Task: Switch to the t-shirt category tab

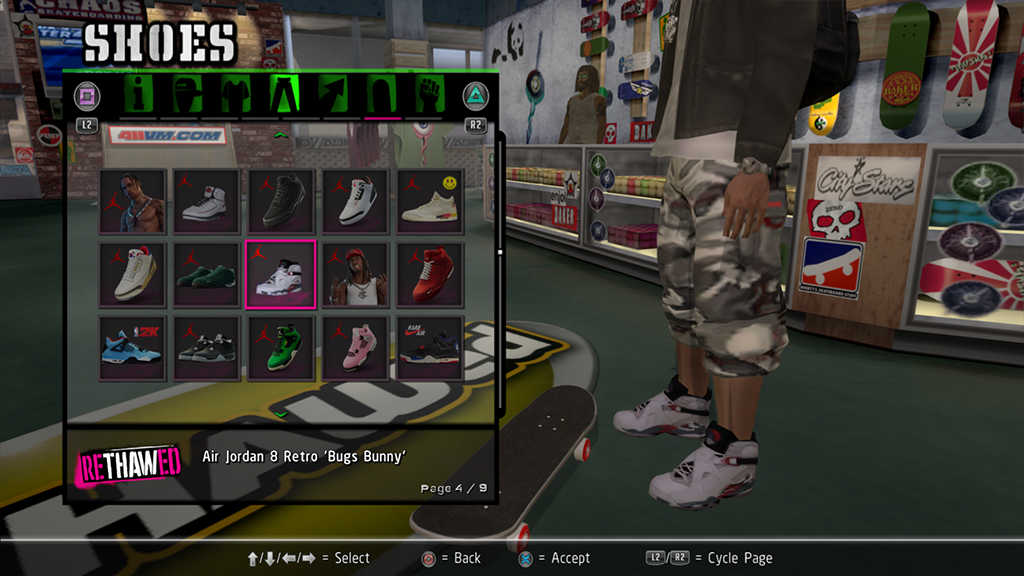Action: click(x=234, y=96)
